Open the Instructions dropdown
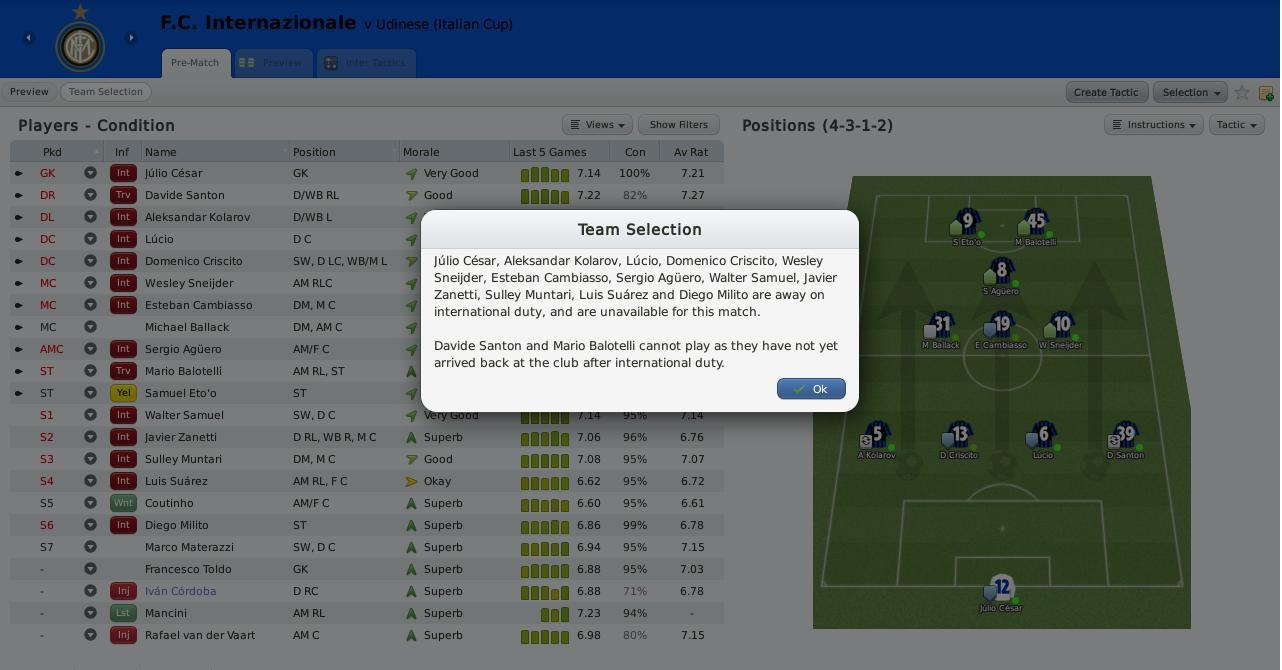The height and width of the screenshot is (670, 1282). (x=1153, y=125)
